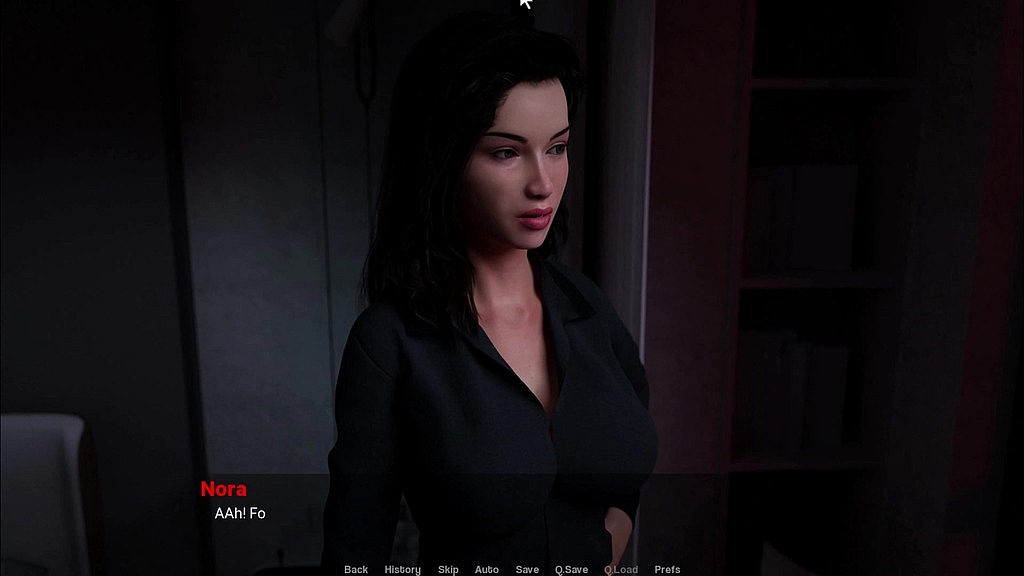Image resolution: width=1024 pixels, height=576 pixels.
Task: Go Back to the previous line
Action: click(x=356, y=570)
